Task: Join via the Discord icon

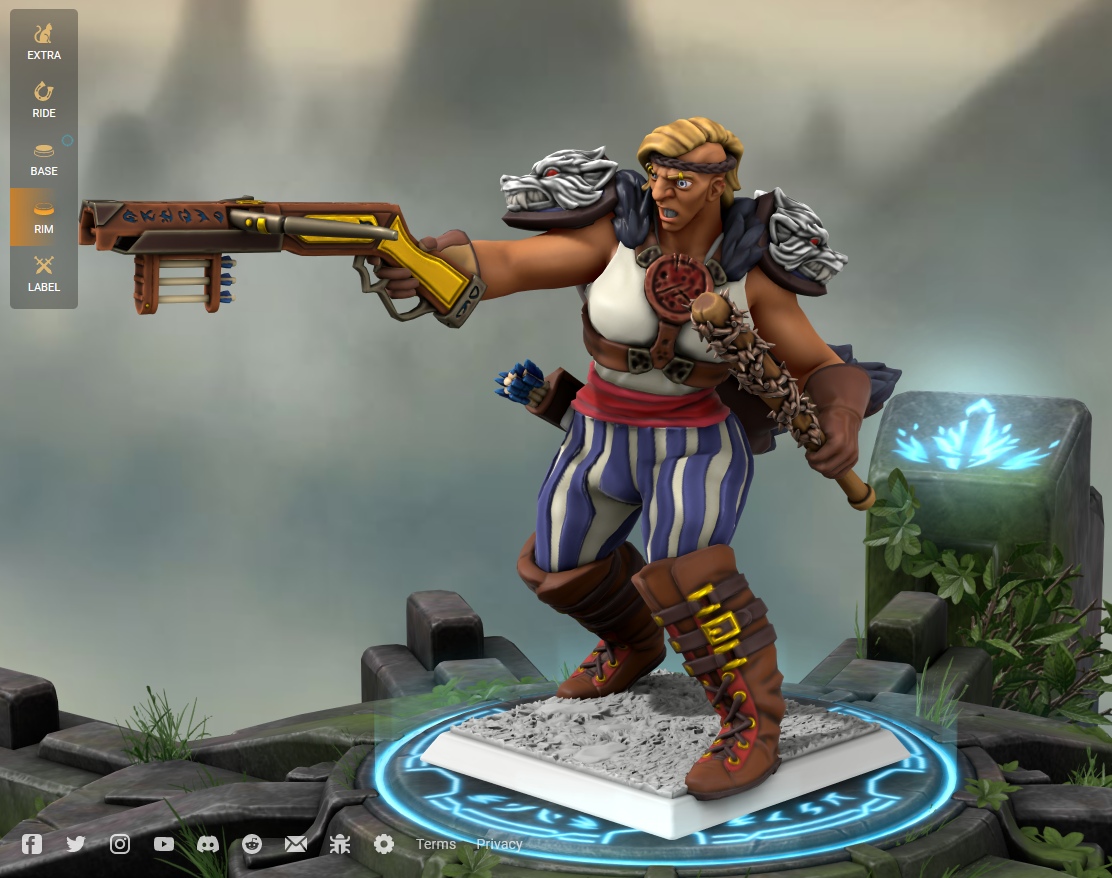Action: coord(208,844)
